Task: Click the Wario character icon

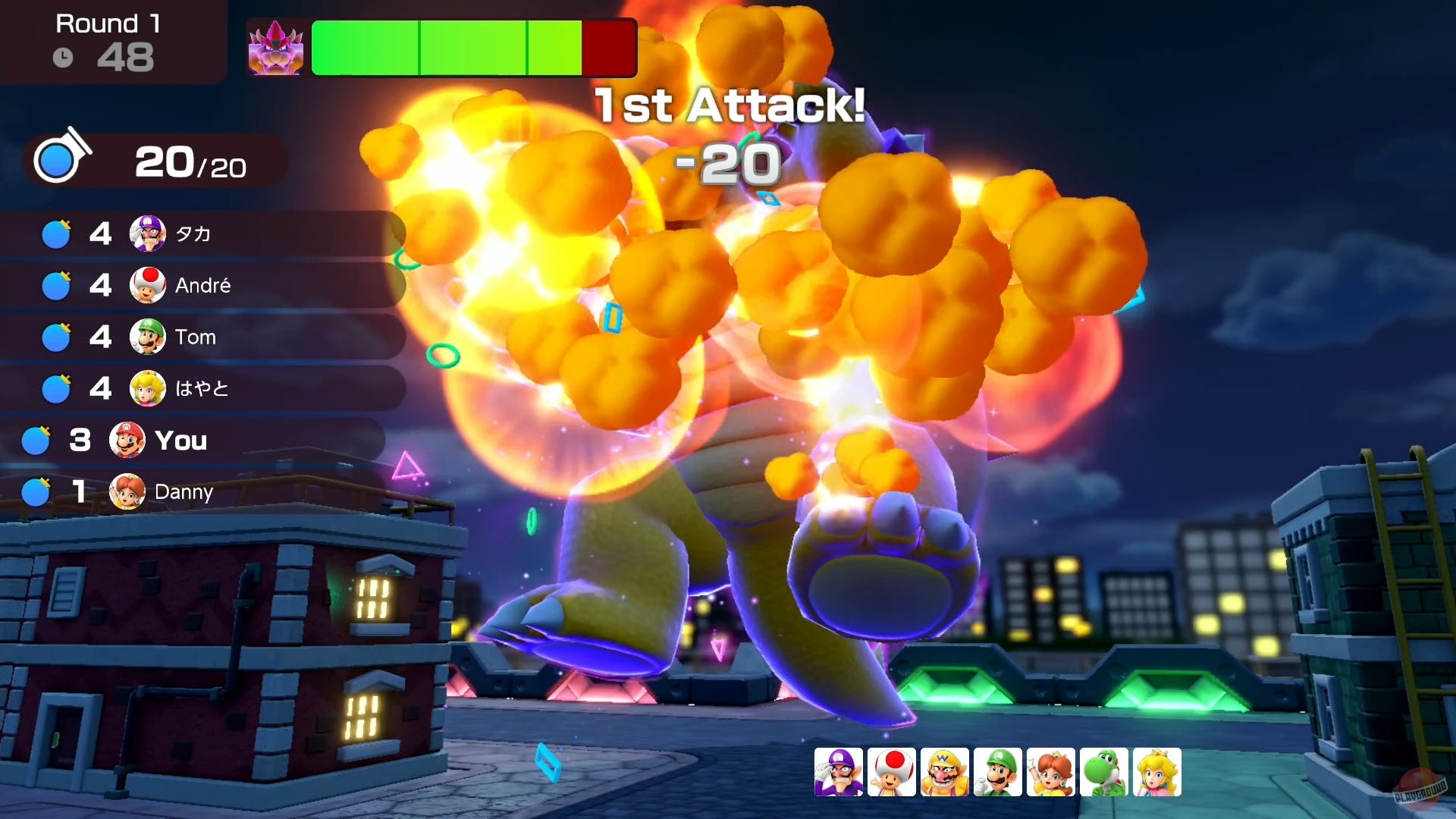Action: pos(945,771)
